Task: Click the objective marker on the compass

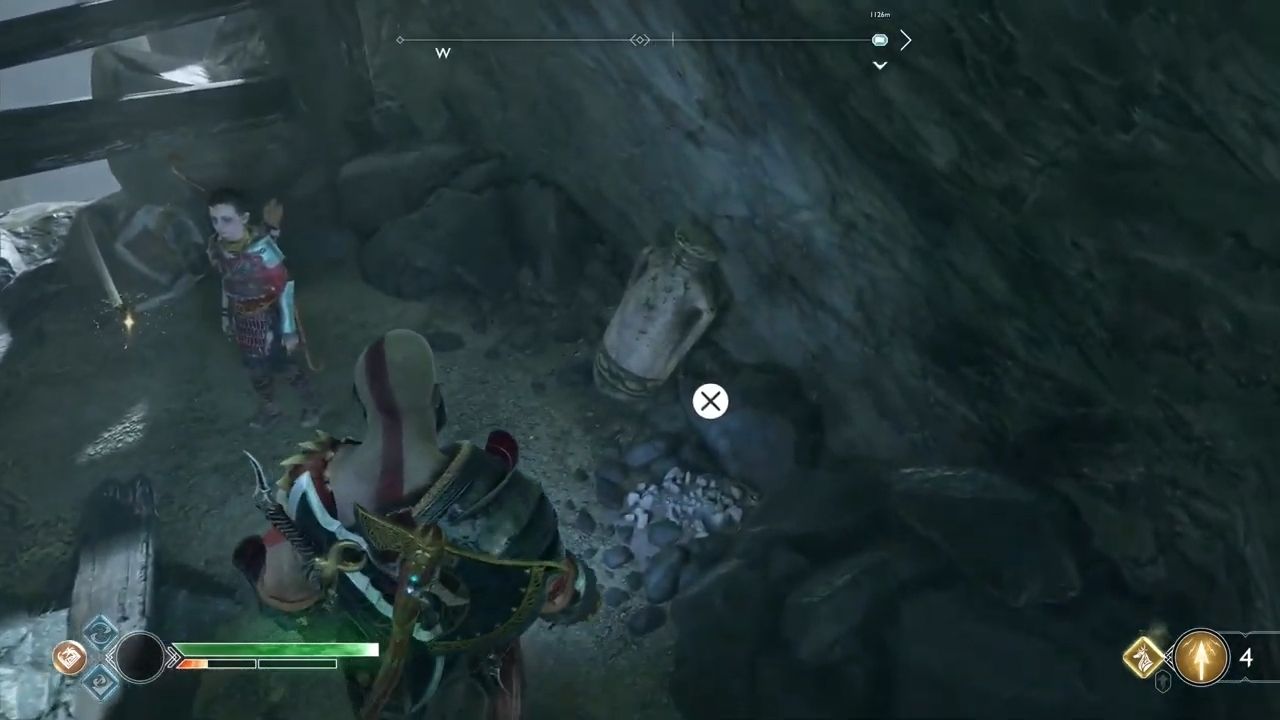Action: click(x=879, y=40)
